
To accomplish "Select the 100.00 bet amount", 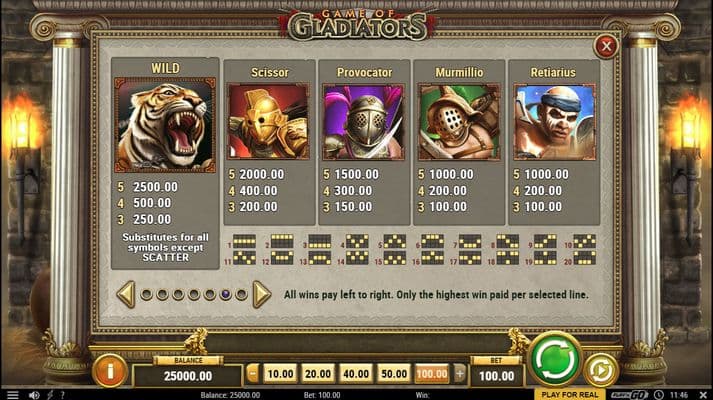I will point(431,373).
